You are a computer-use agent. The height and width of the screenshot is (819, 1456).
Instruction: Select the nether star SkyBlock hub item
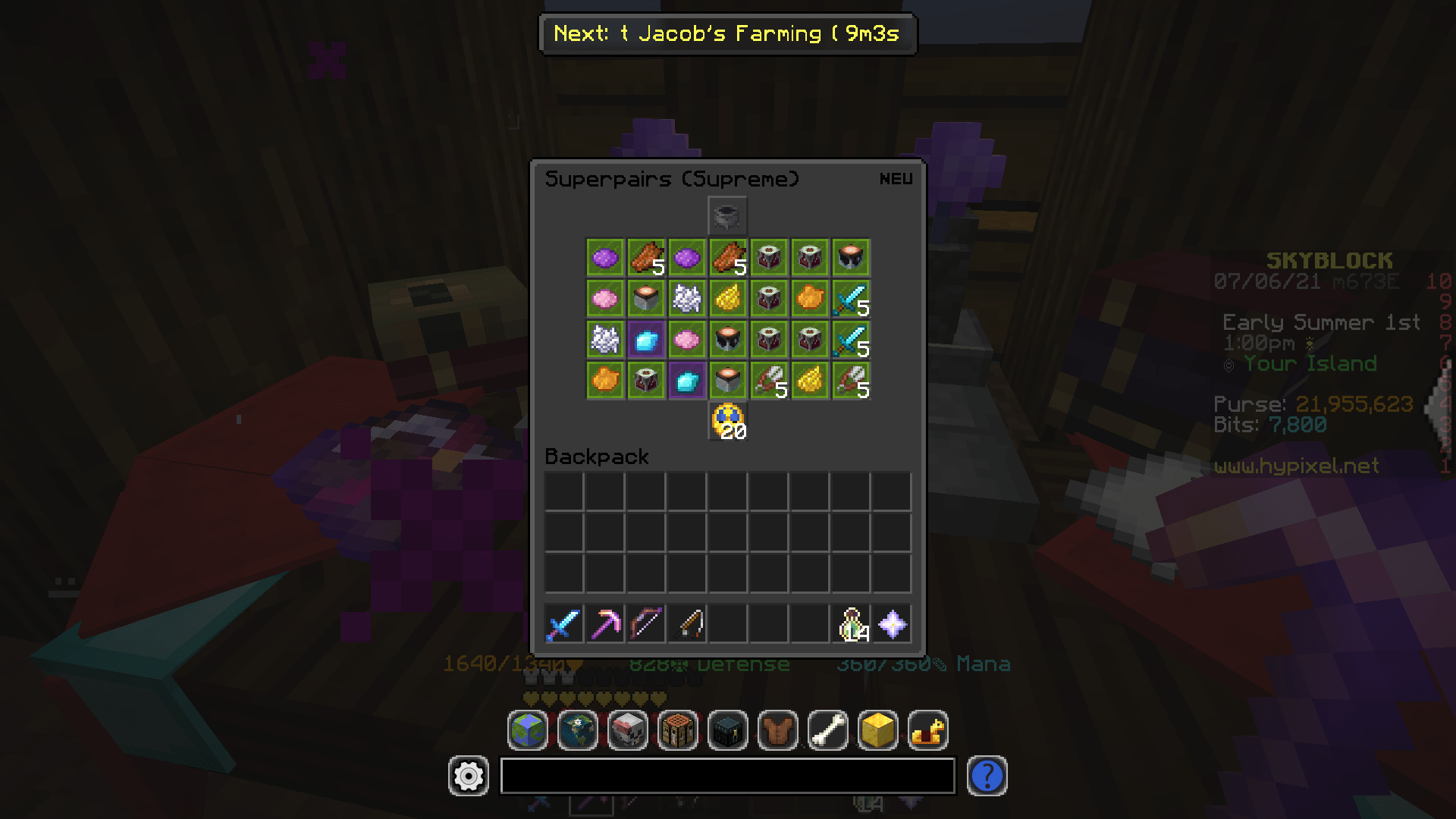pos(893,623)
